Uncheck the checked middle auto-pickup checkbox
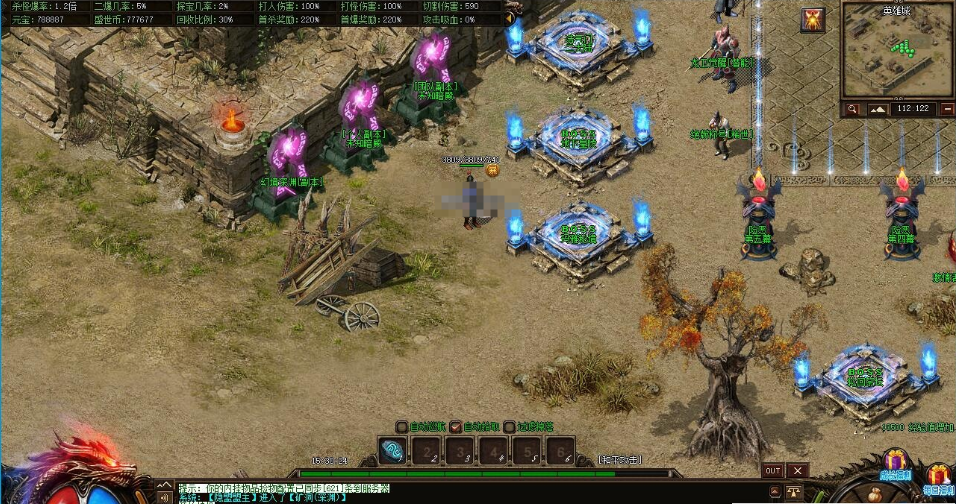 [456, 427]
